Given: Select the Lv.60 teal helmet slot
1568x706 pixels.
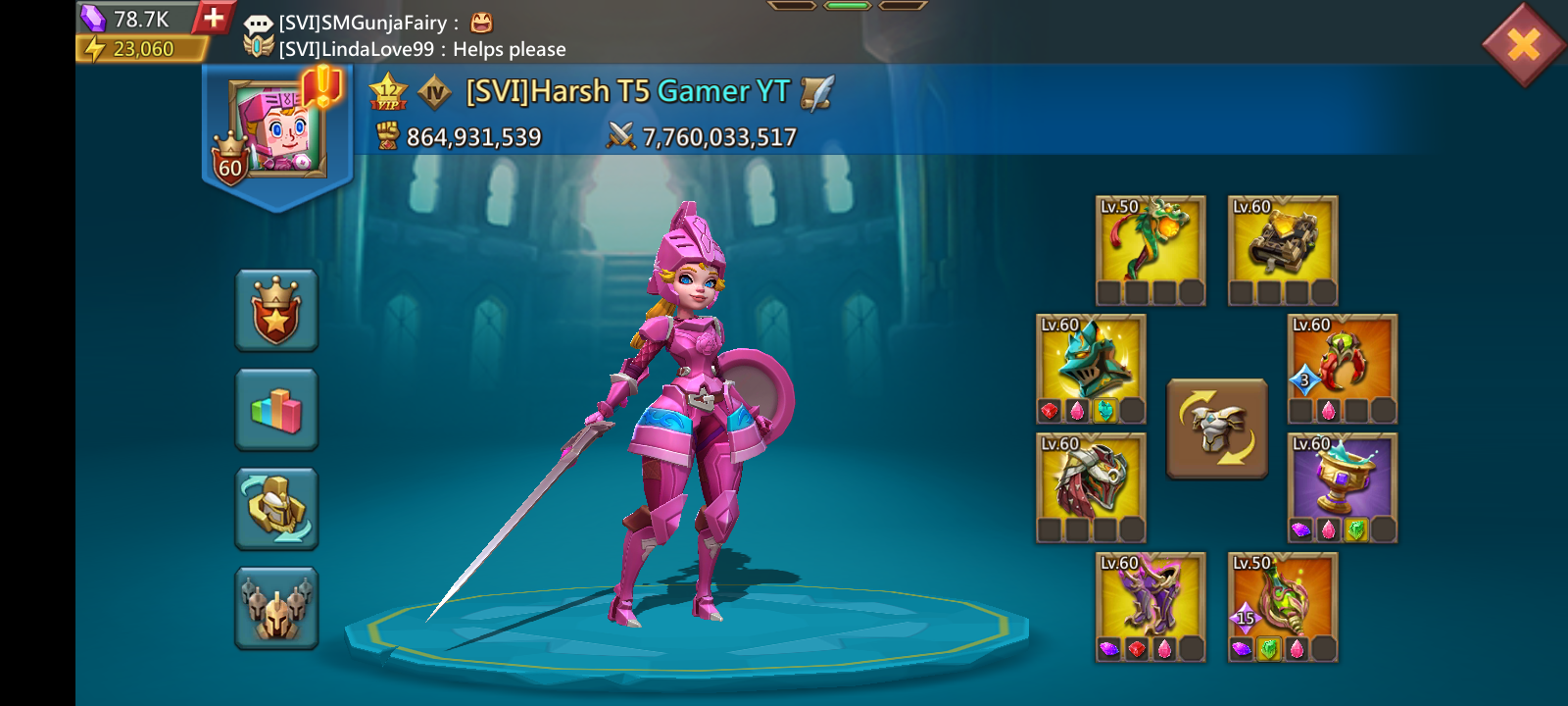Looking at the screenshot, I should point(1091,369).
